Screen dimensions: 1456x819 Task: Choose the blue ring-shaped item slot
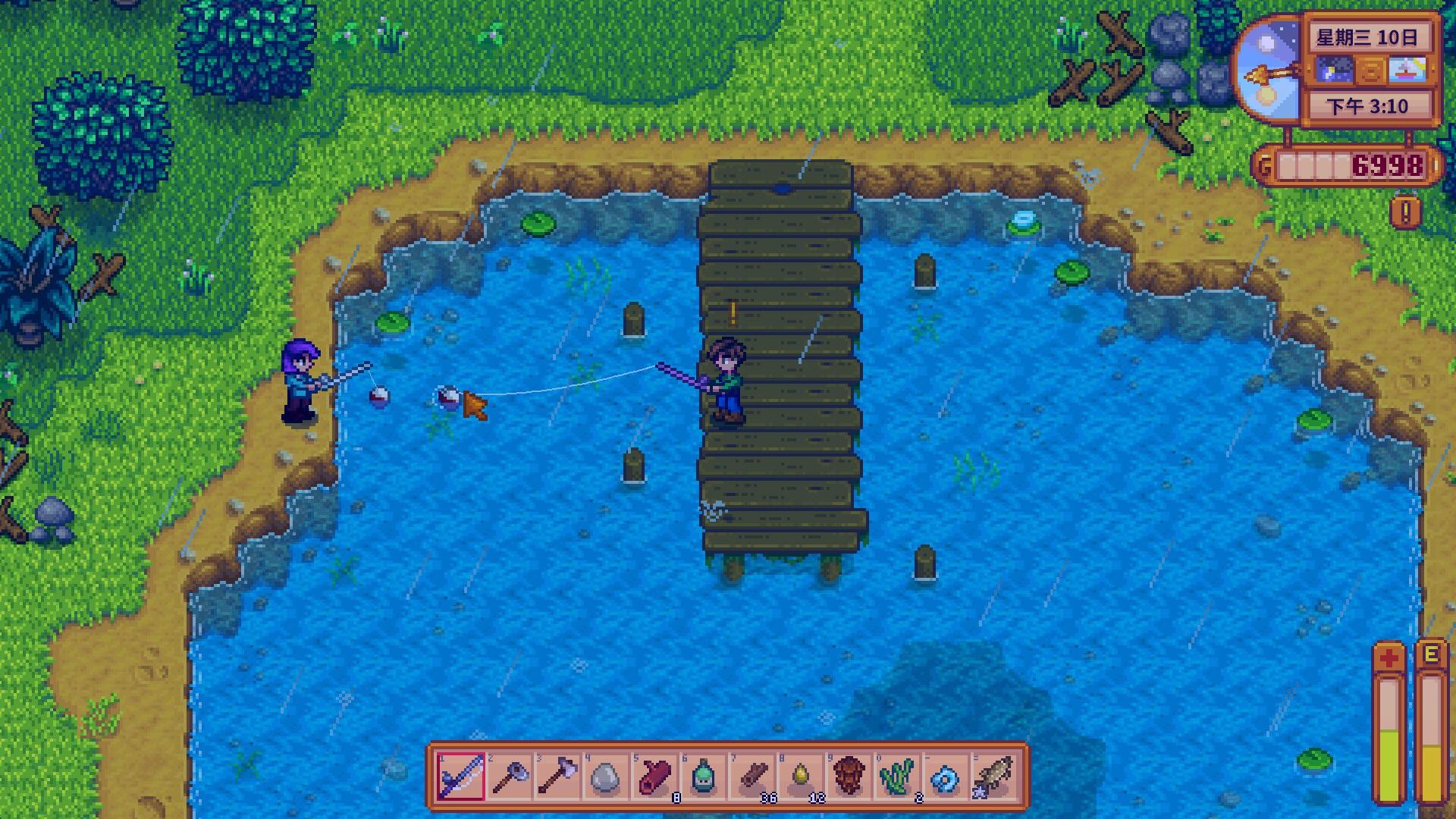(945, 777)
